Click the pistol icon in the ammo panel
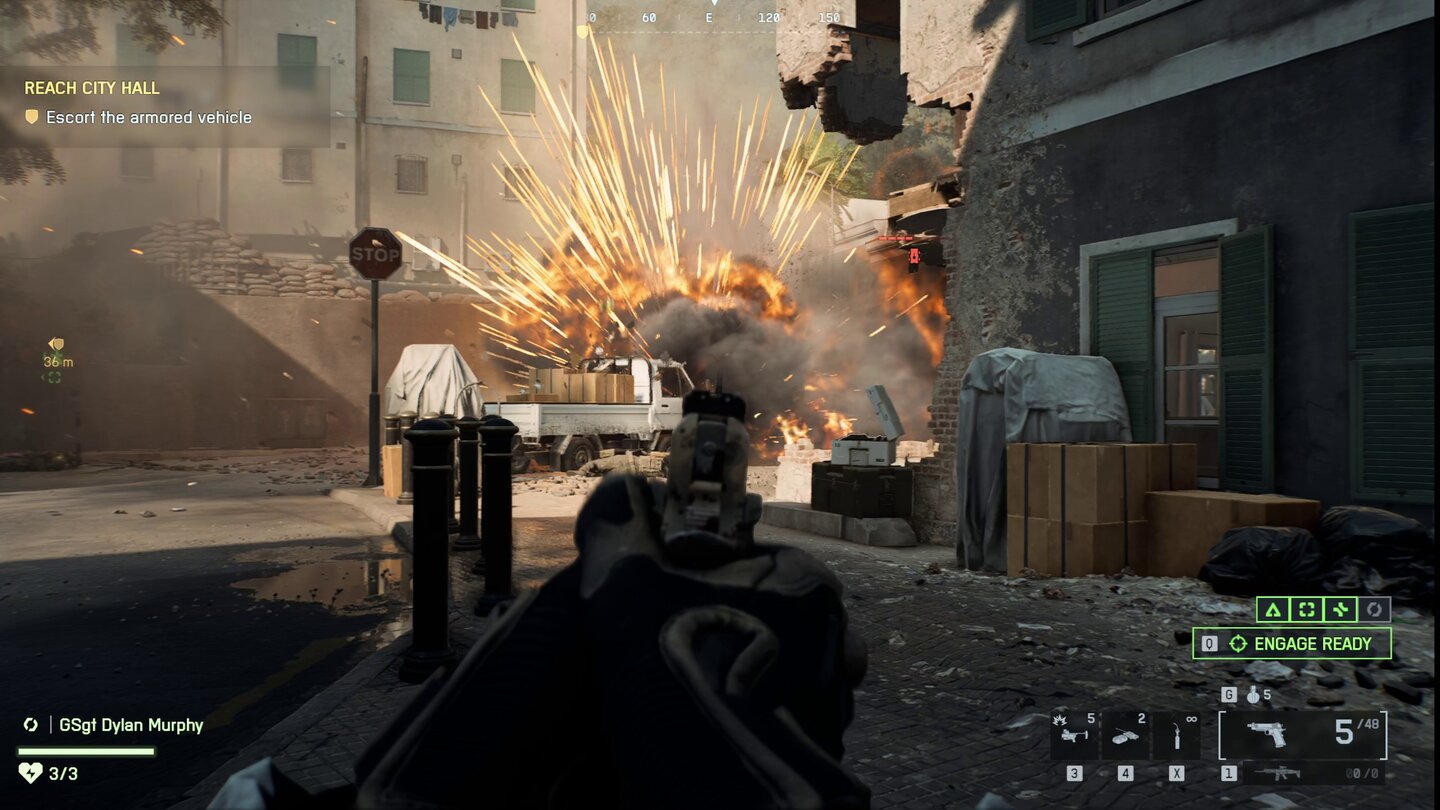Image resolution: width=1440 pixels, height=810 pixels. [1268, 732]
